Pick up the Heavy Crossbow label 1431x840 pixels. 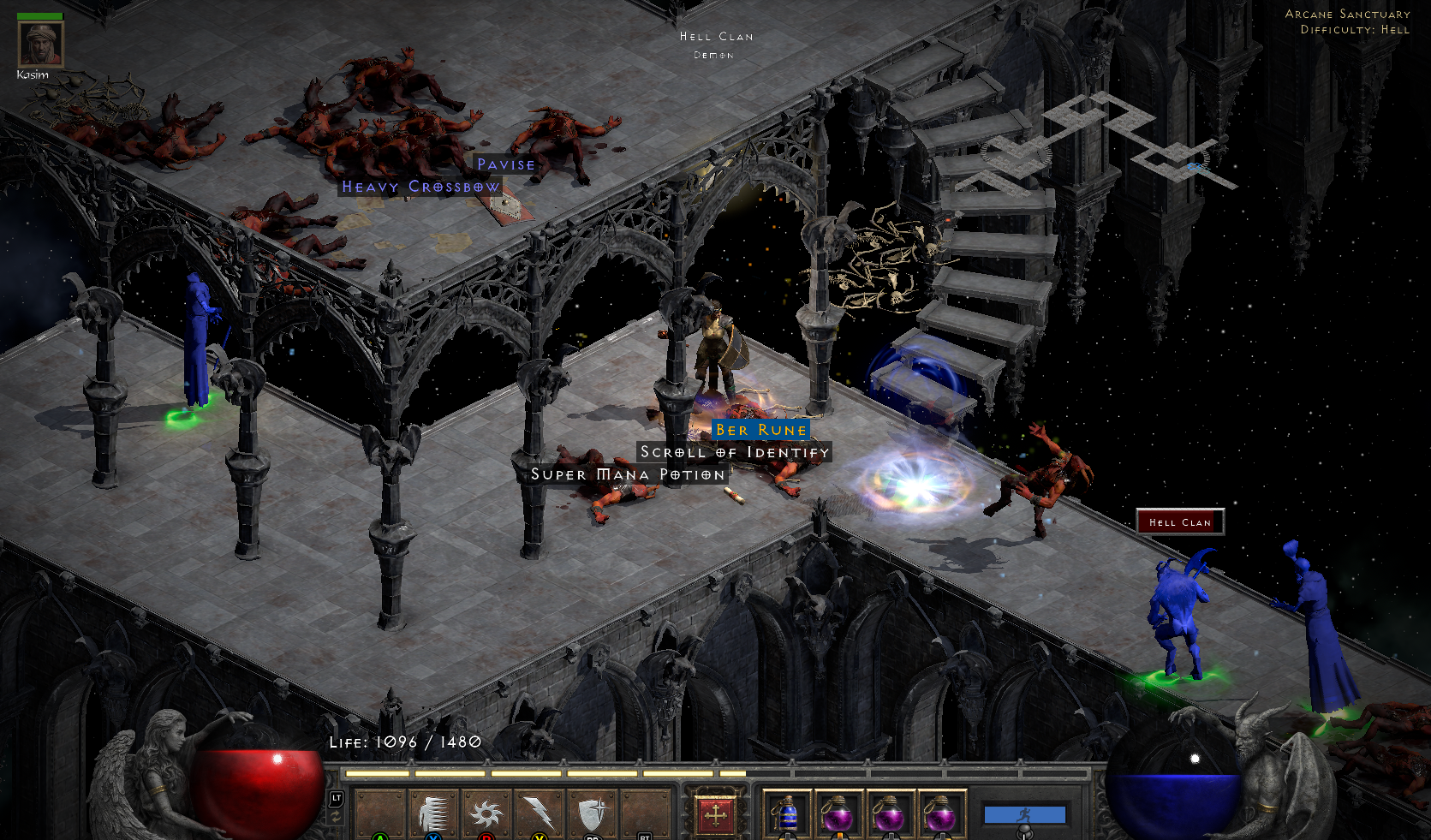click(x=420, y=187)
